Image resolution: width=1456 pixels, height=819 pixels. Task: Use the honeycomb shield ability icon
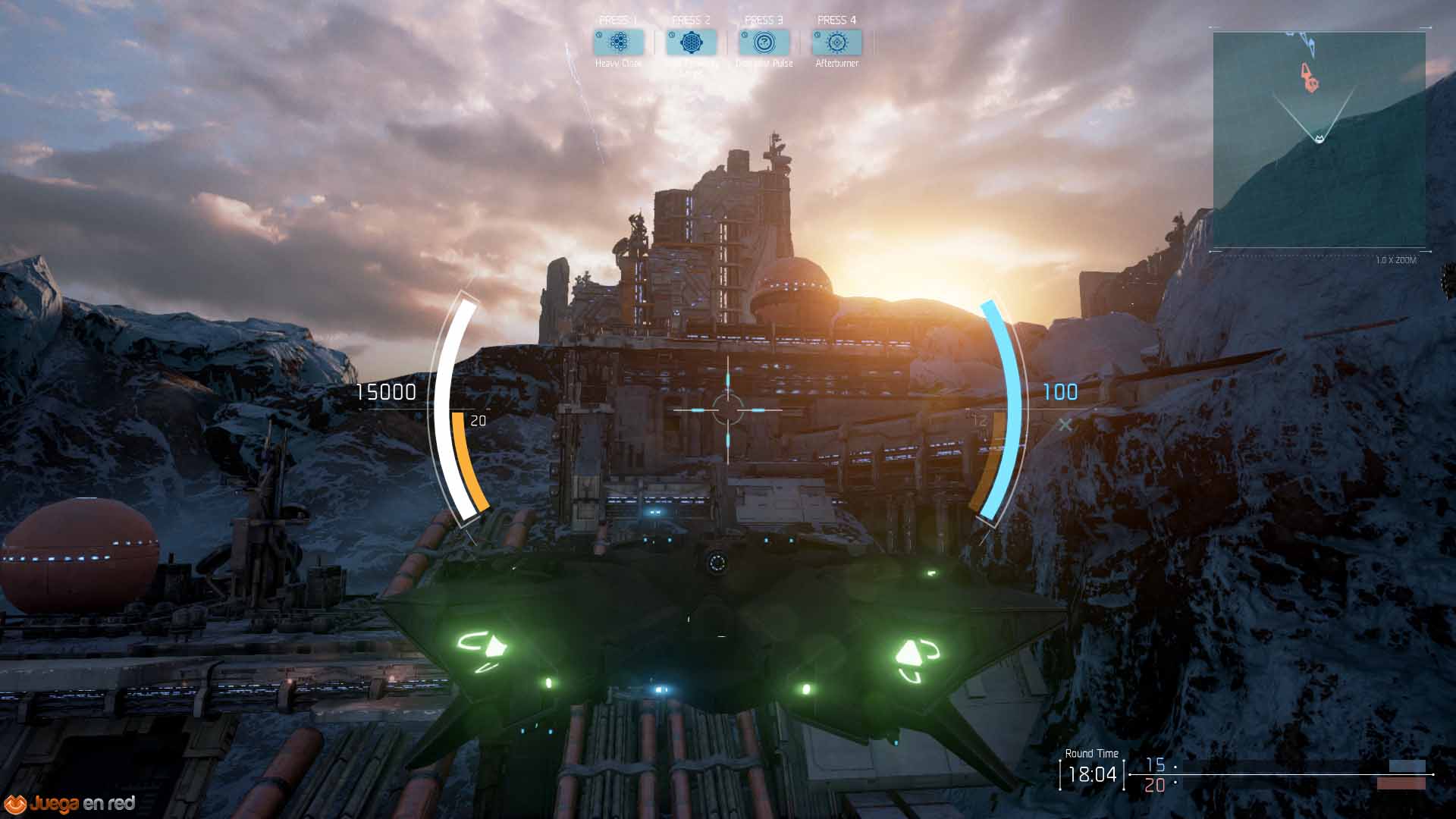pos(691,42)
